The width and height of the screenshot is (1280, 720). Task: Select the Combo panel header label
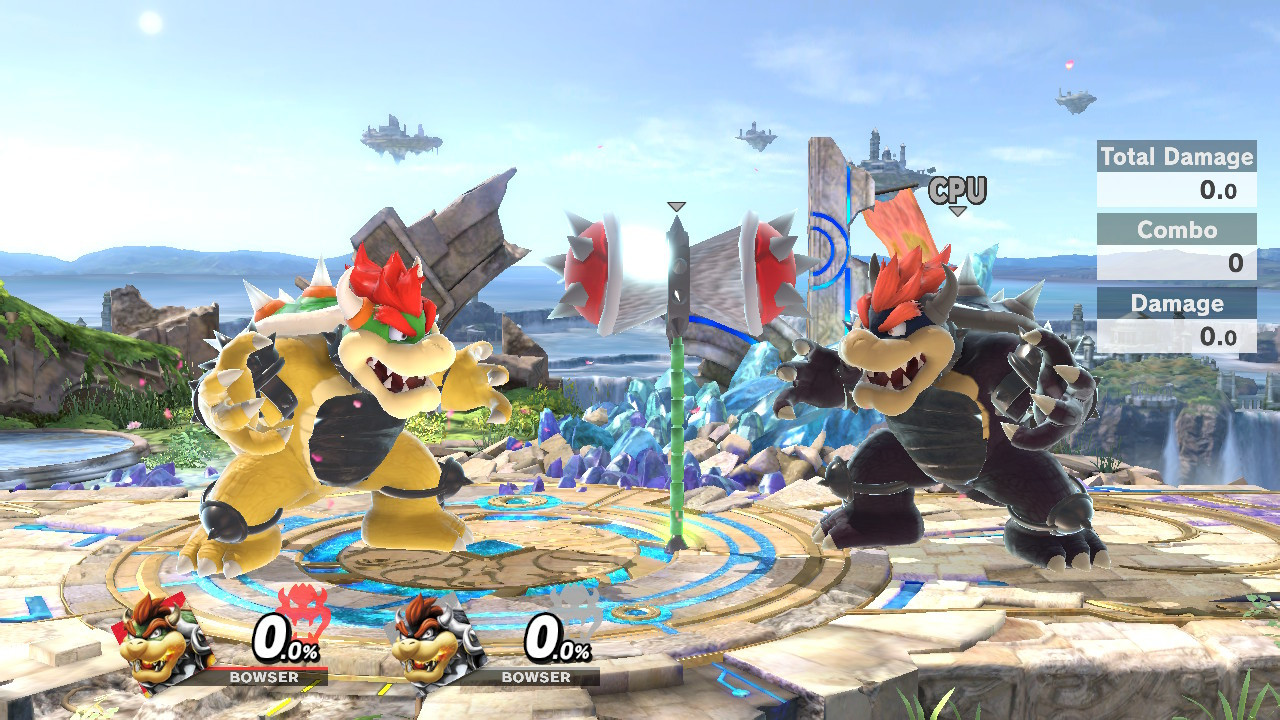(x=1179, y=230)
